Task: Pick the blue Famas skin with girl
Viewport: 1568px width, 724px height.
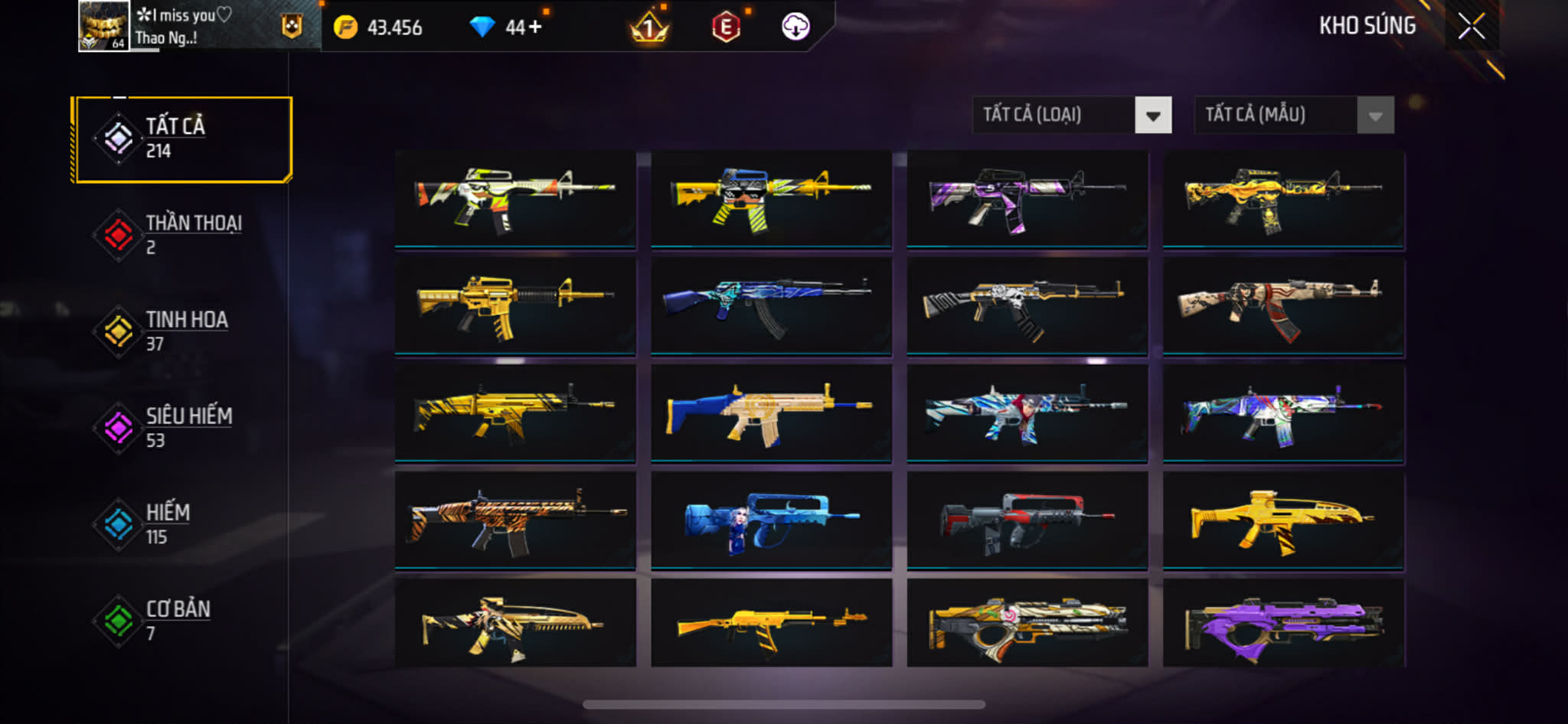Action: (x=771, y=520)
